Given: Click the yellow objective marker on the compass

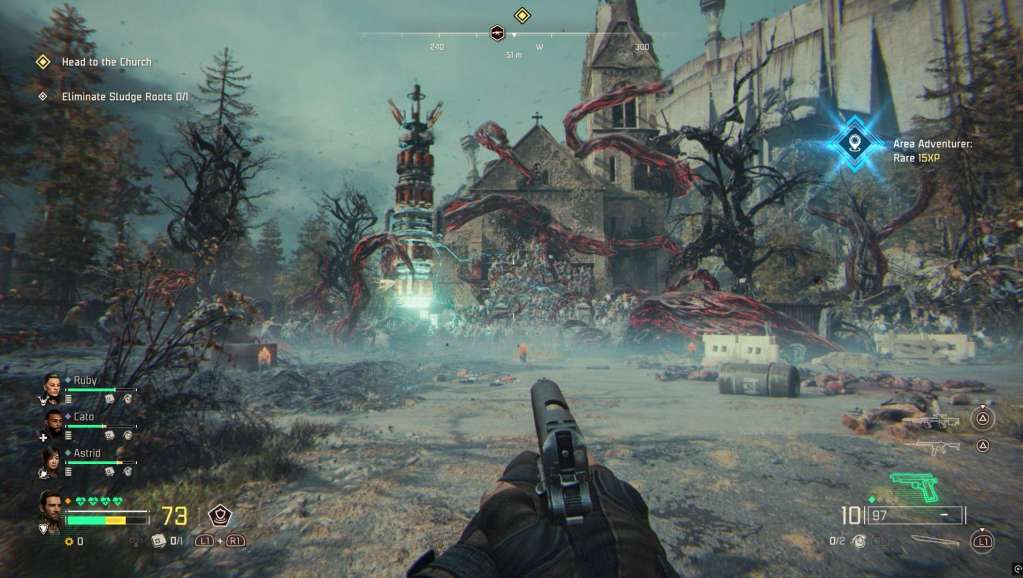Looking at the screenshot, I should click(x=521, y=15).
